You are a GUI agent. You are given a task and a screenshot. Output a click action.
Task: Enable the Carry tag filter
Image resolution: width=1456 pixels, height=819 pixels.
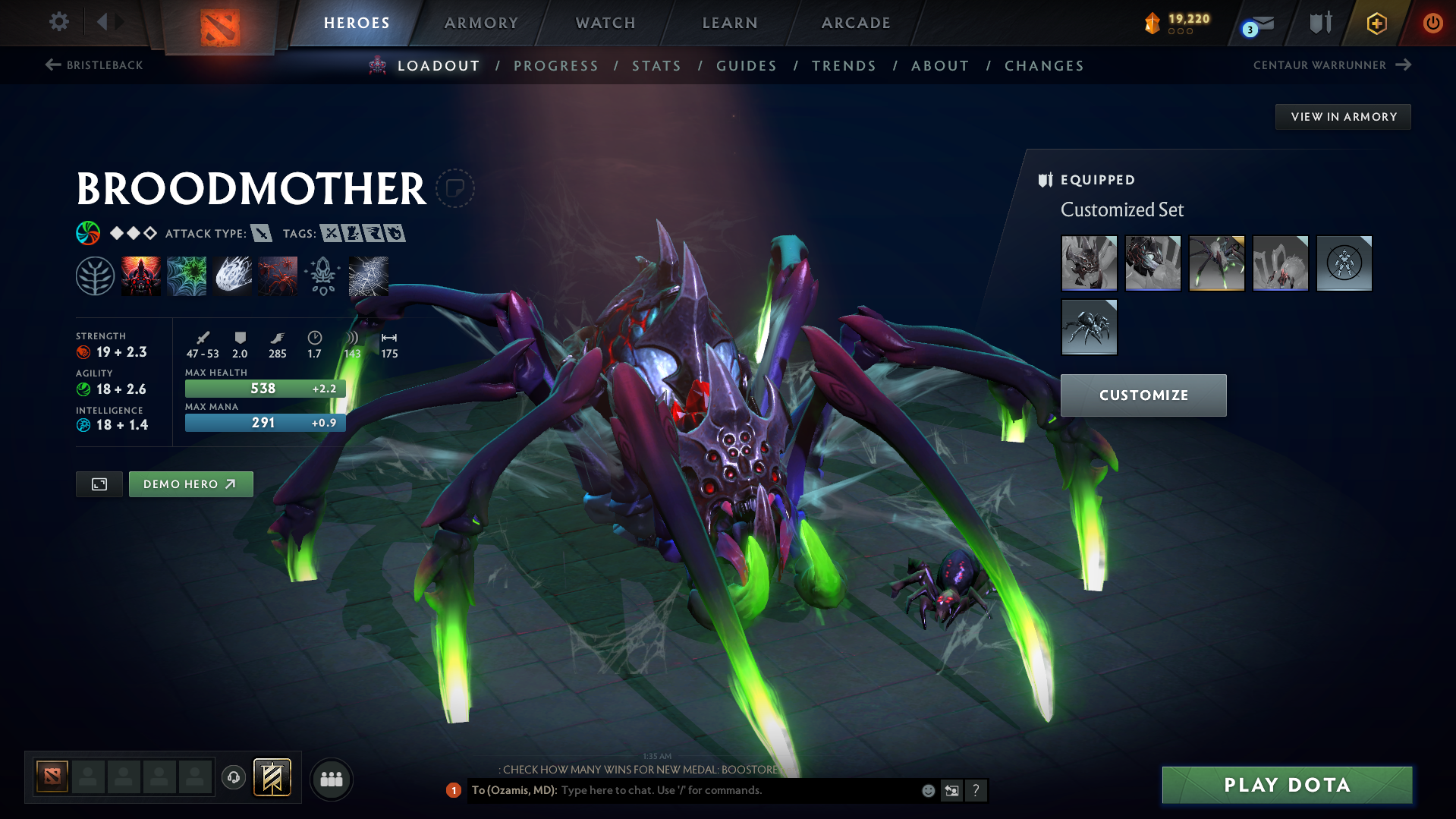[332, 234]
